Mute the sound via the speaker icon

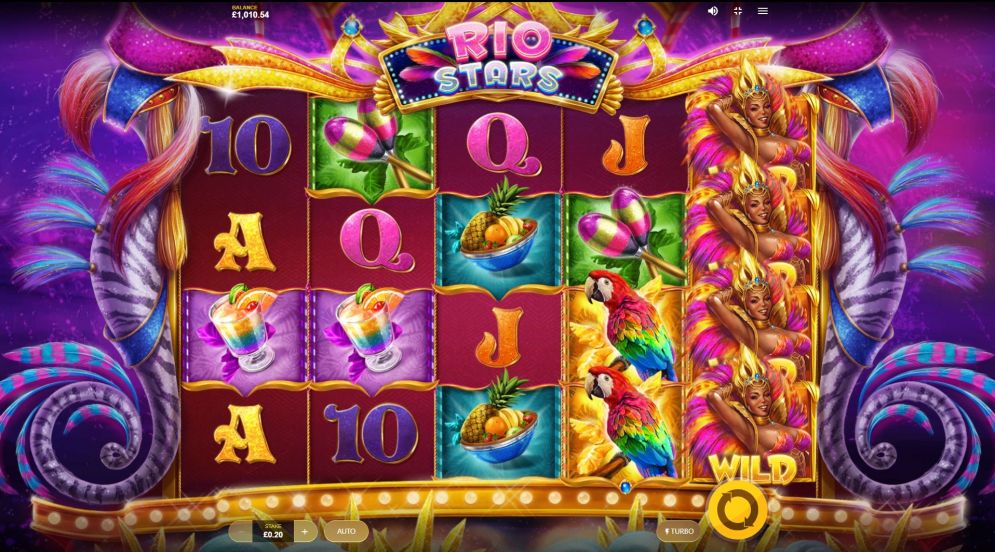point(713,11)
